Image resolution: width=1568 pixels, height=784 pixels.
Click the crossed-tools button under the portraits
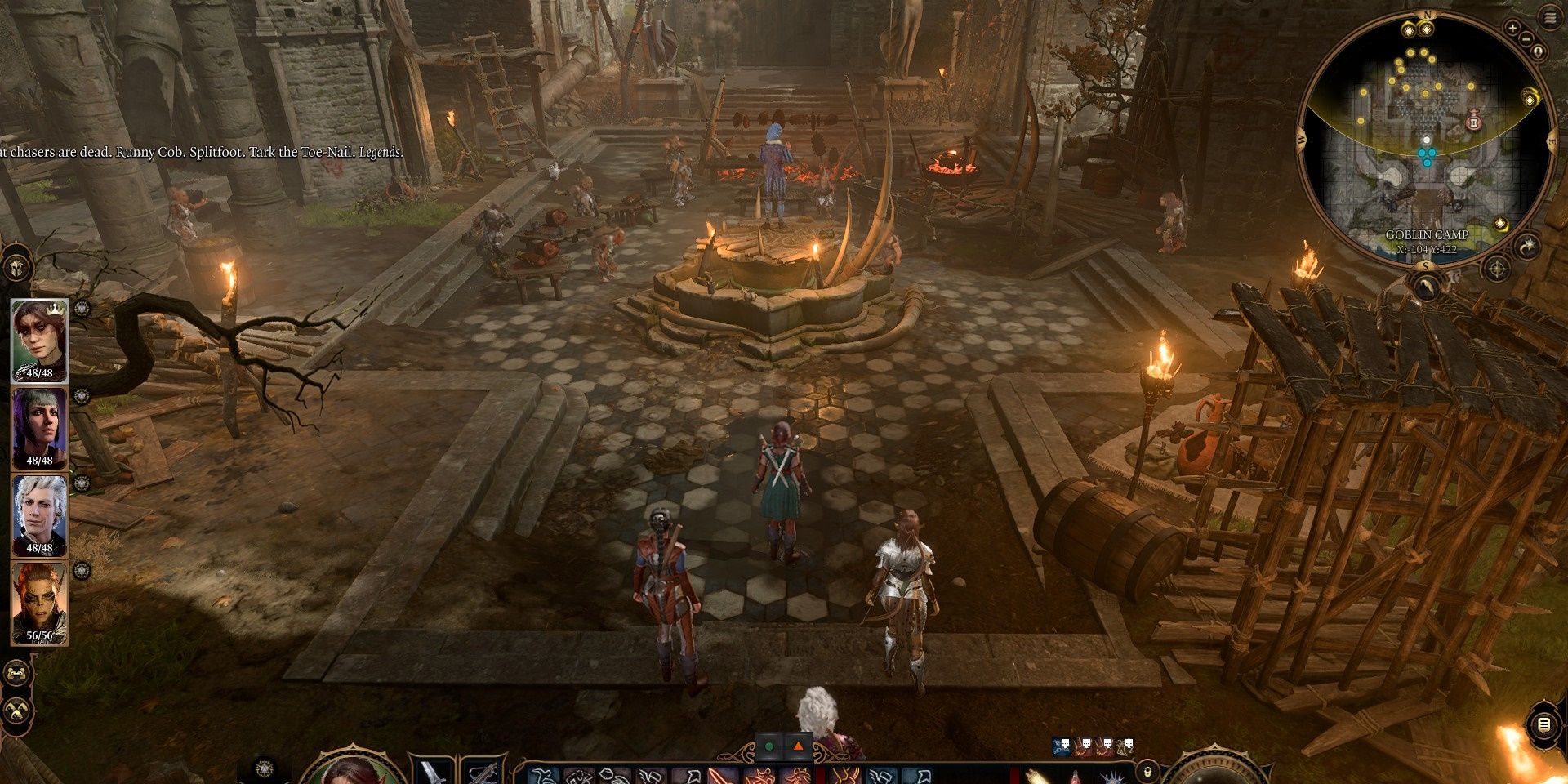[x=17, y=711]
